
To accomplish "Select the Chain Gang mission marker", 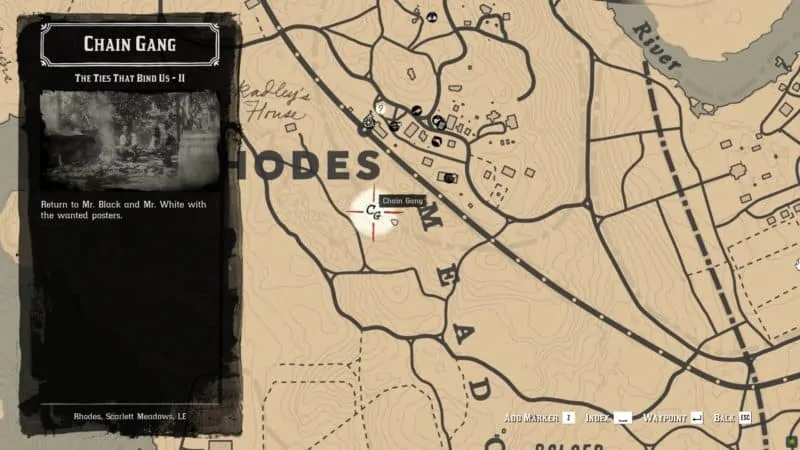I will click(x=374, y=211).
